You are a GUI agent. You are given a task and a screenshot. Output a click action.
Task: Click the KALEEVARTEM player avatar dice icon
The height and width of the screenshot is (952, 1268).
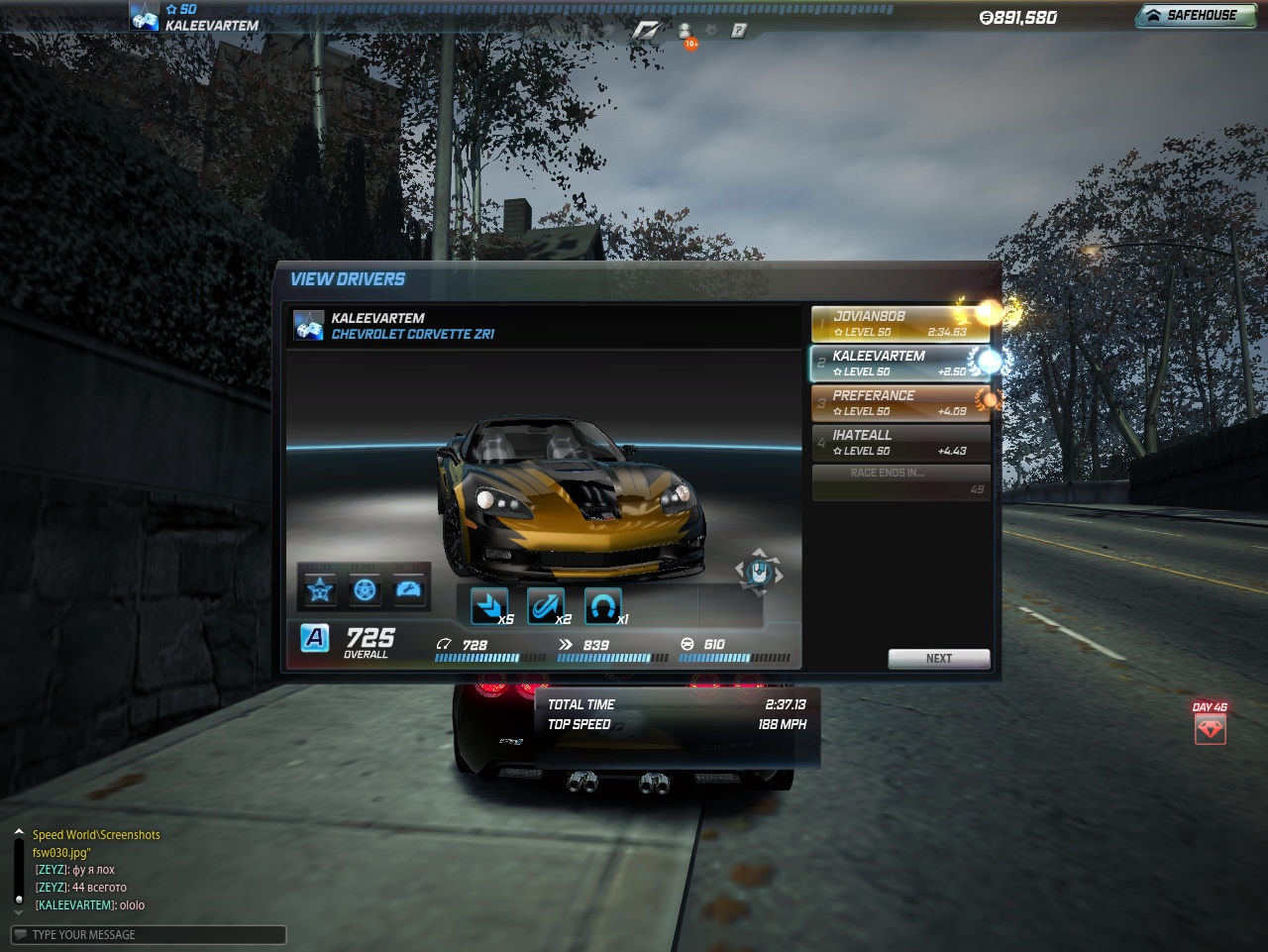[145, 18]
